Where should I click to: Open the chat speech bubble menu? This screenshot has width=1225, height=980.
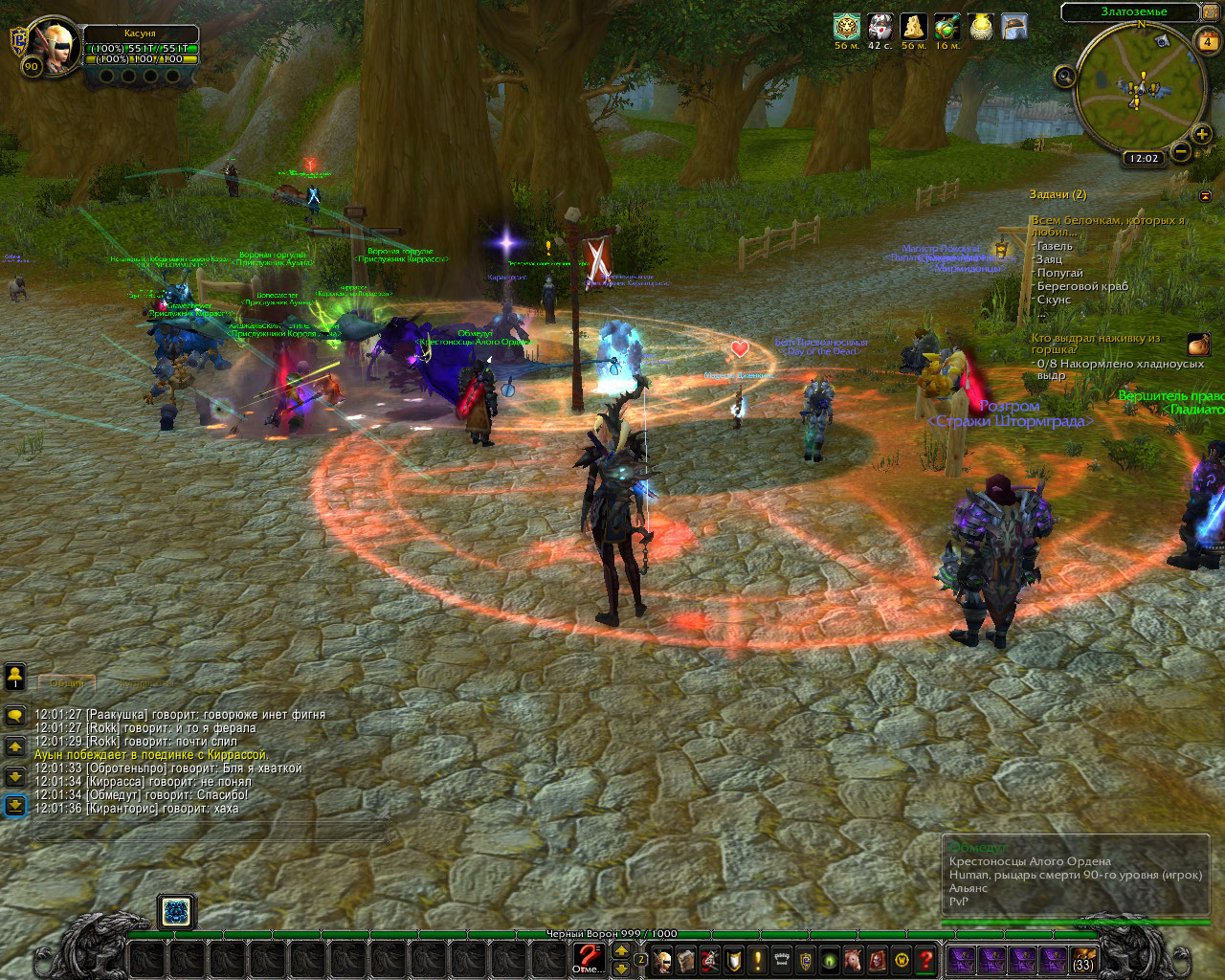(14, 715)
